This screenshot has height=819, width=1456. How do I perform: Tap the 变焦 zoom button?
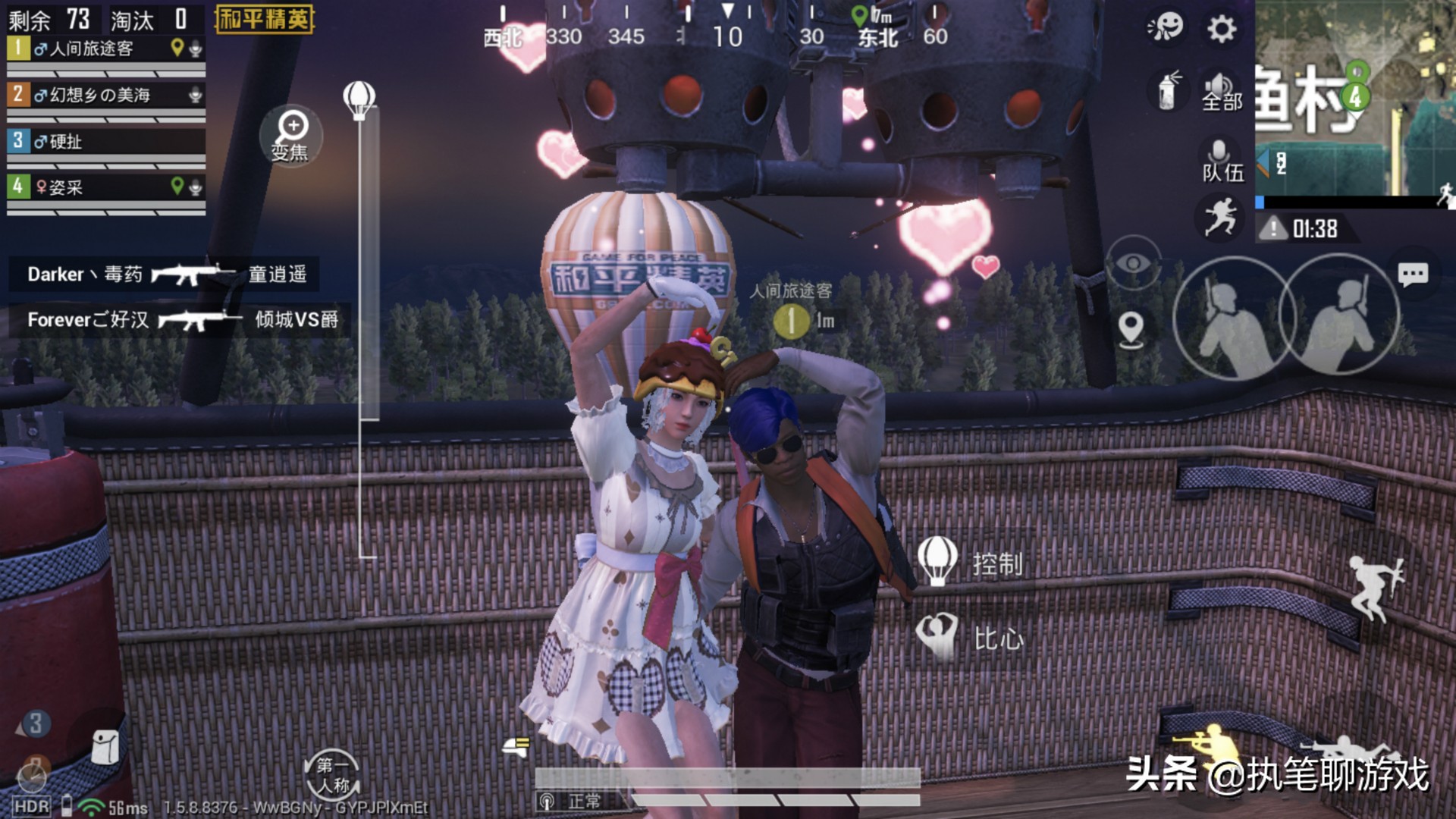[291, 136]
